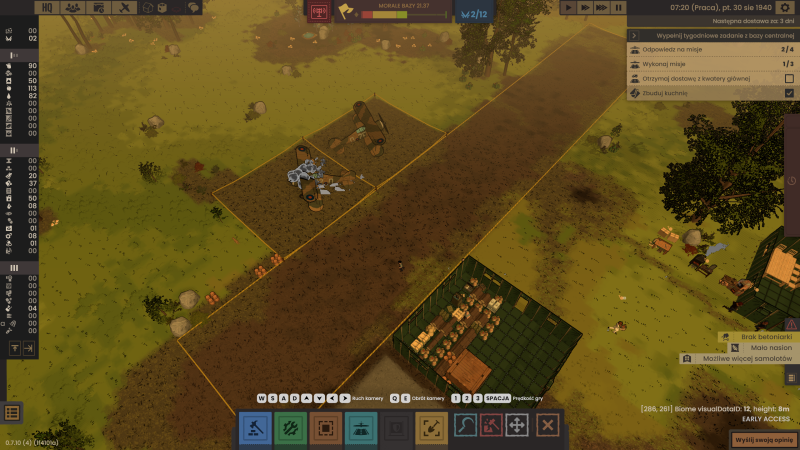Viewport: 800px width, 450px height.
Task: Set game speed to fastest
Action: pyautogui.click(x=601, y=8)
